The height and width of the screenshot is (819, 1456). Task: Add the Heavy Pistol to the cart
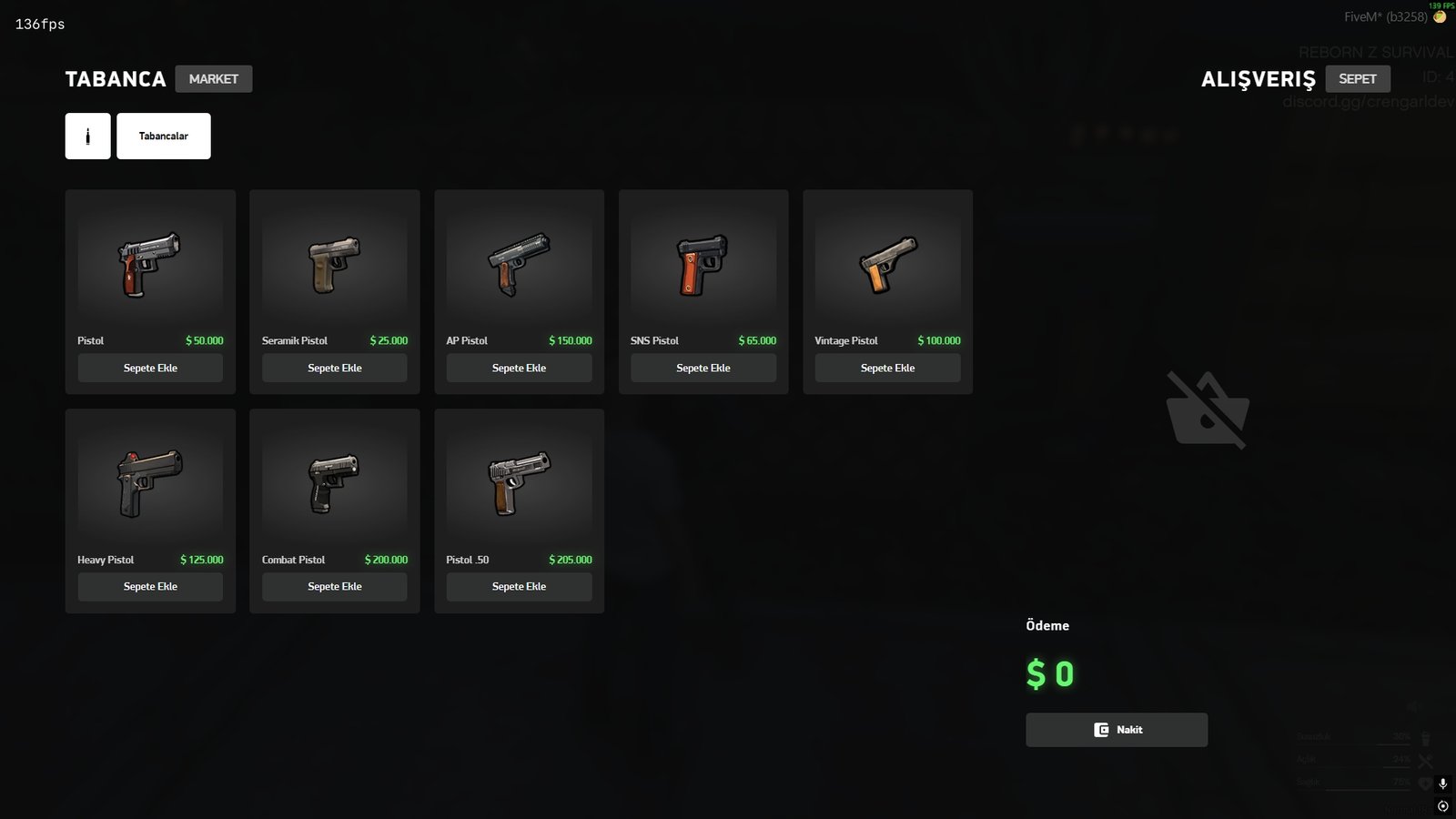150,586
